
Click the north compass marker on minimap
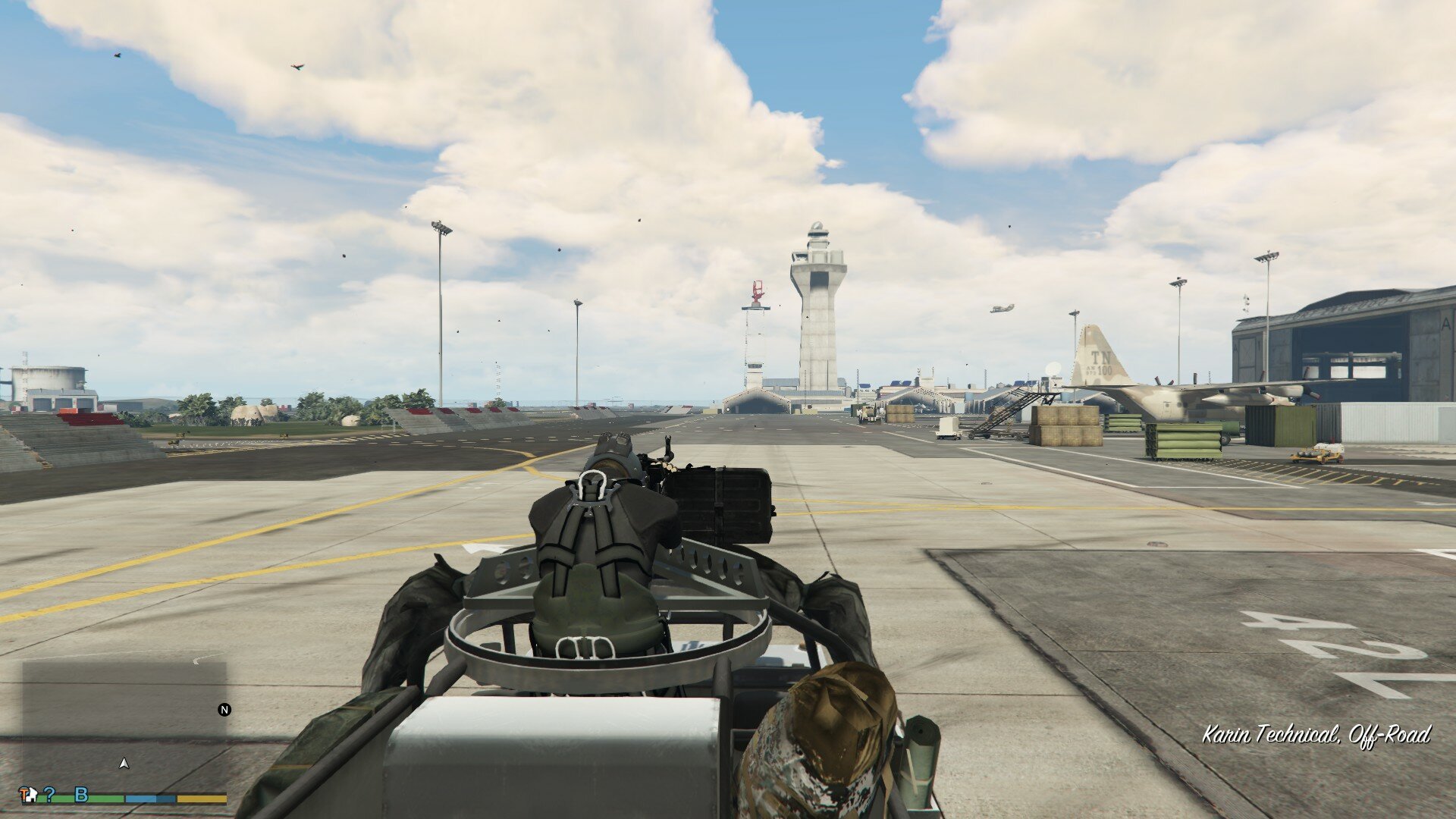224,710
